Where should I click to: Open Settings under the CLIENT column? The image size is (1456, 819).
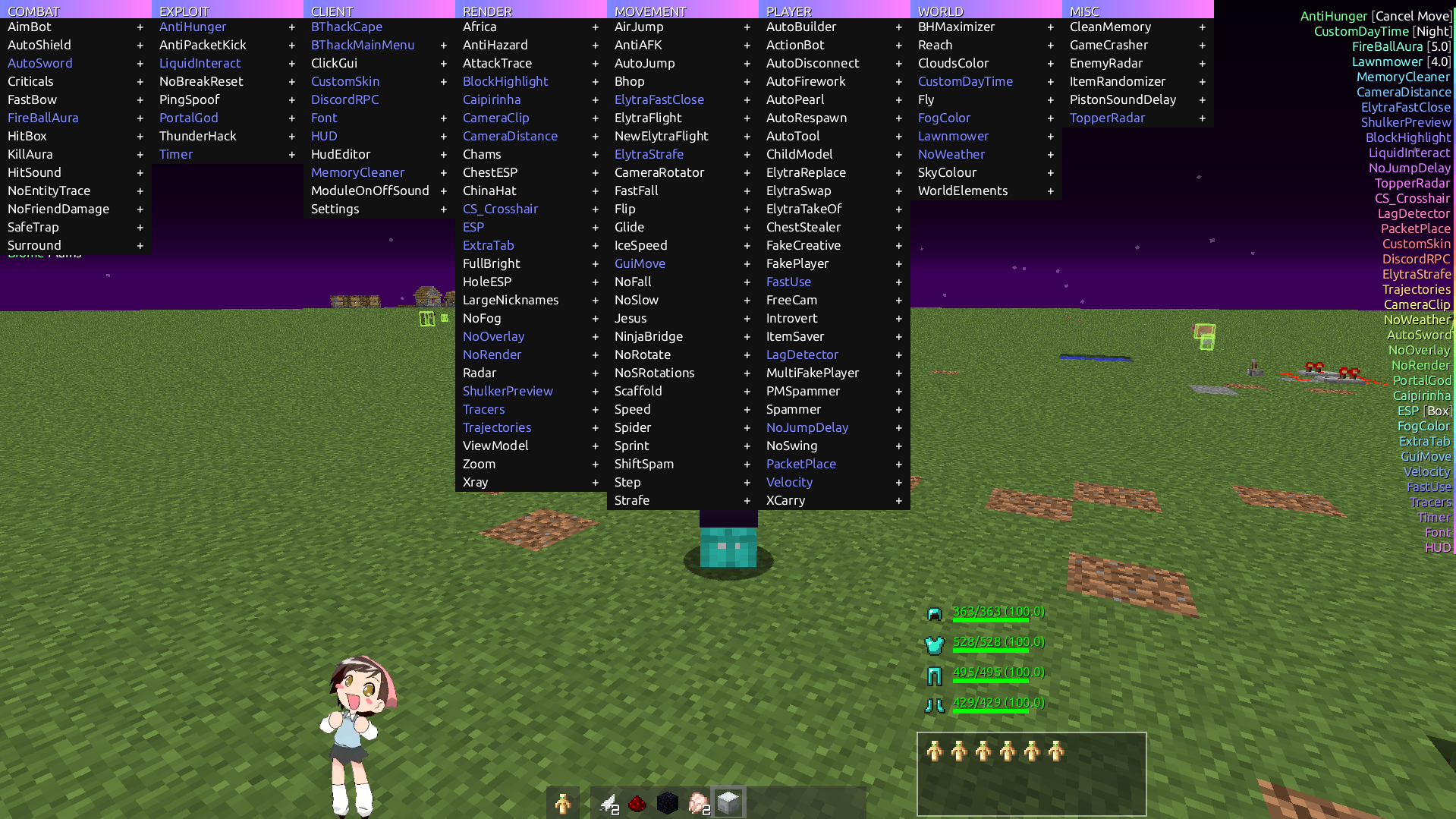(335, 209)
